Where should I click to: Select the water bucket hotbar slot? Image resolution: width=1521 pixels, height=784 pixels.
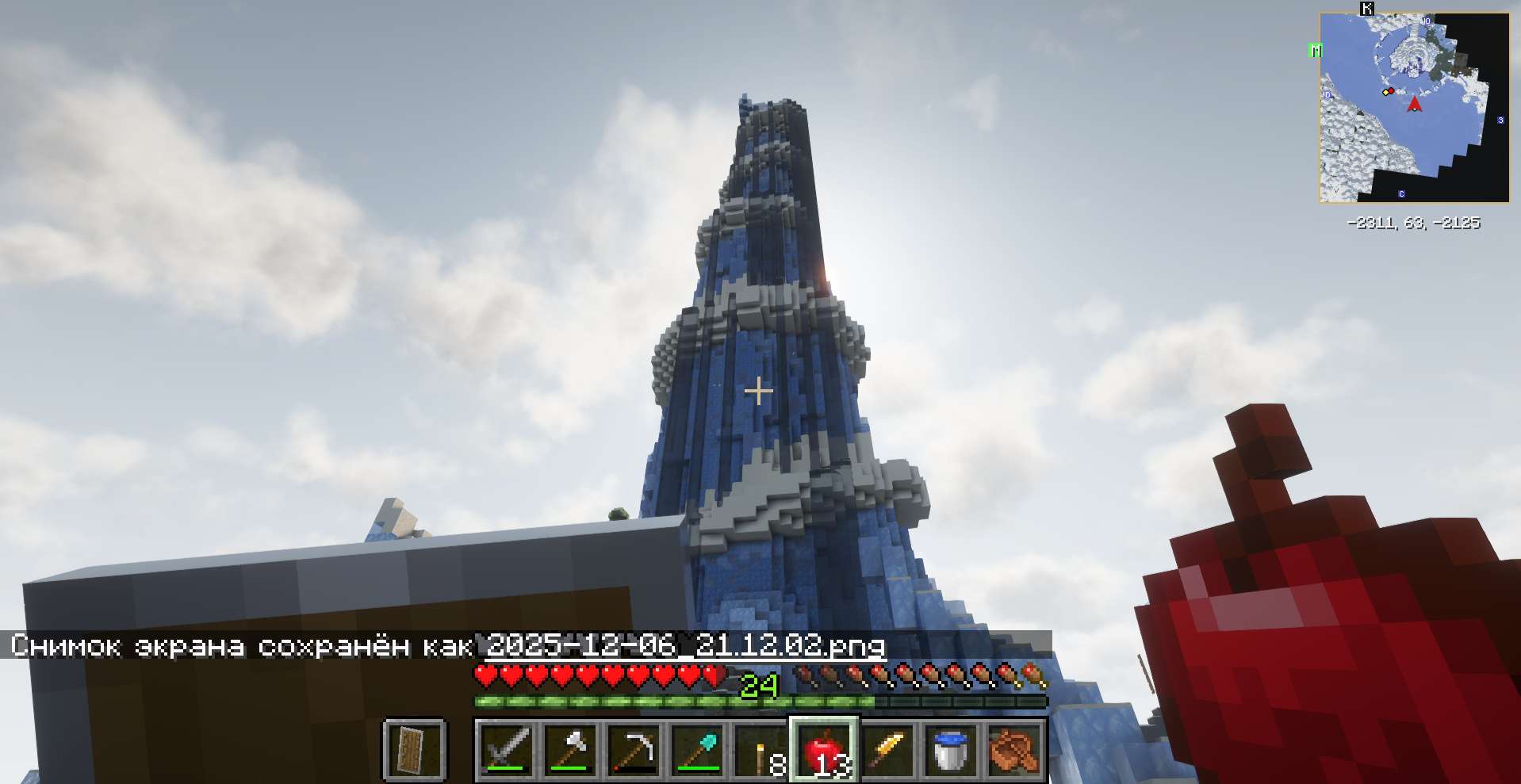click(951, 749)
